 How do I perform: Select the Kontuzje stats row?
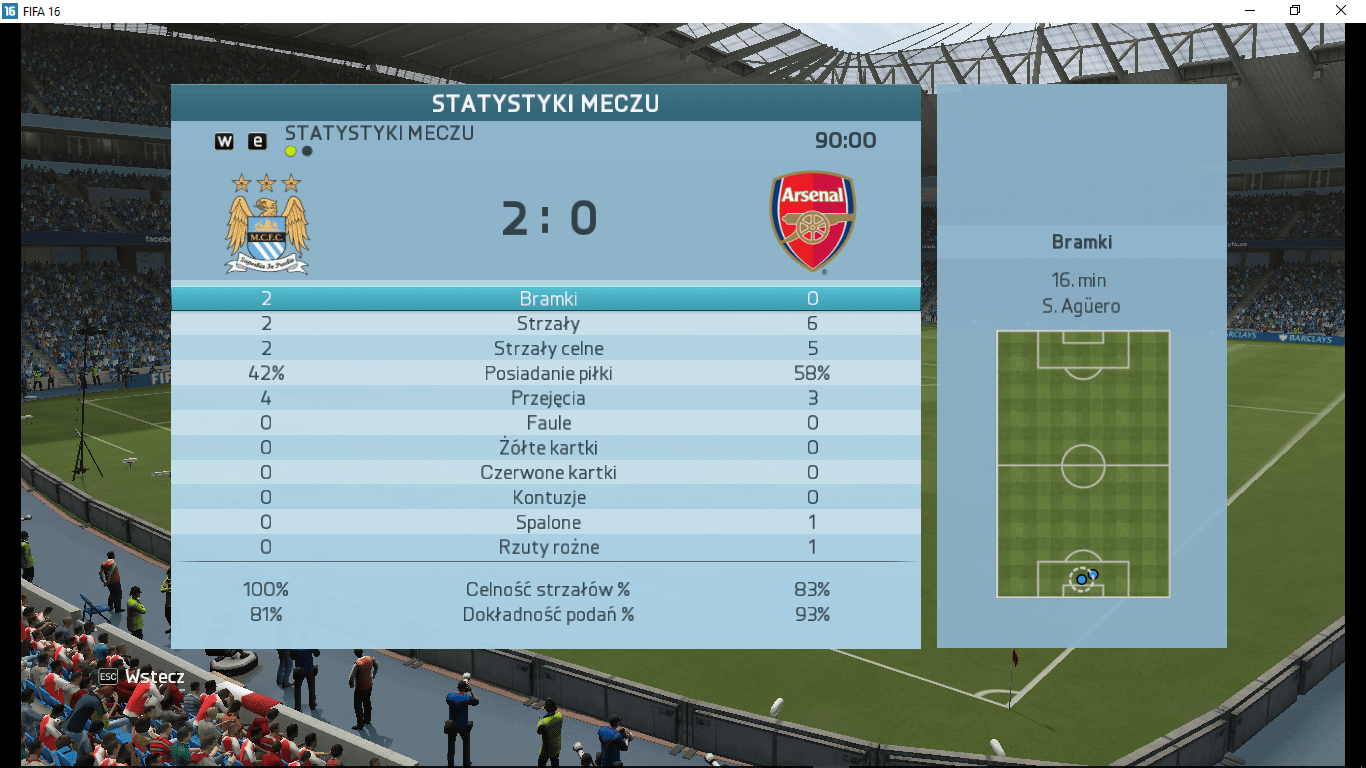pyautogui.click(x=547, y=498)
